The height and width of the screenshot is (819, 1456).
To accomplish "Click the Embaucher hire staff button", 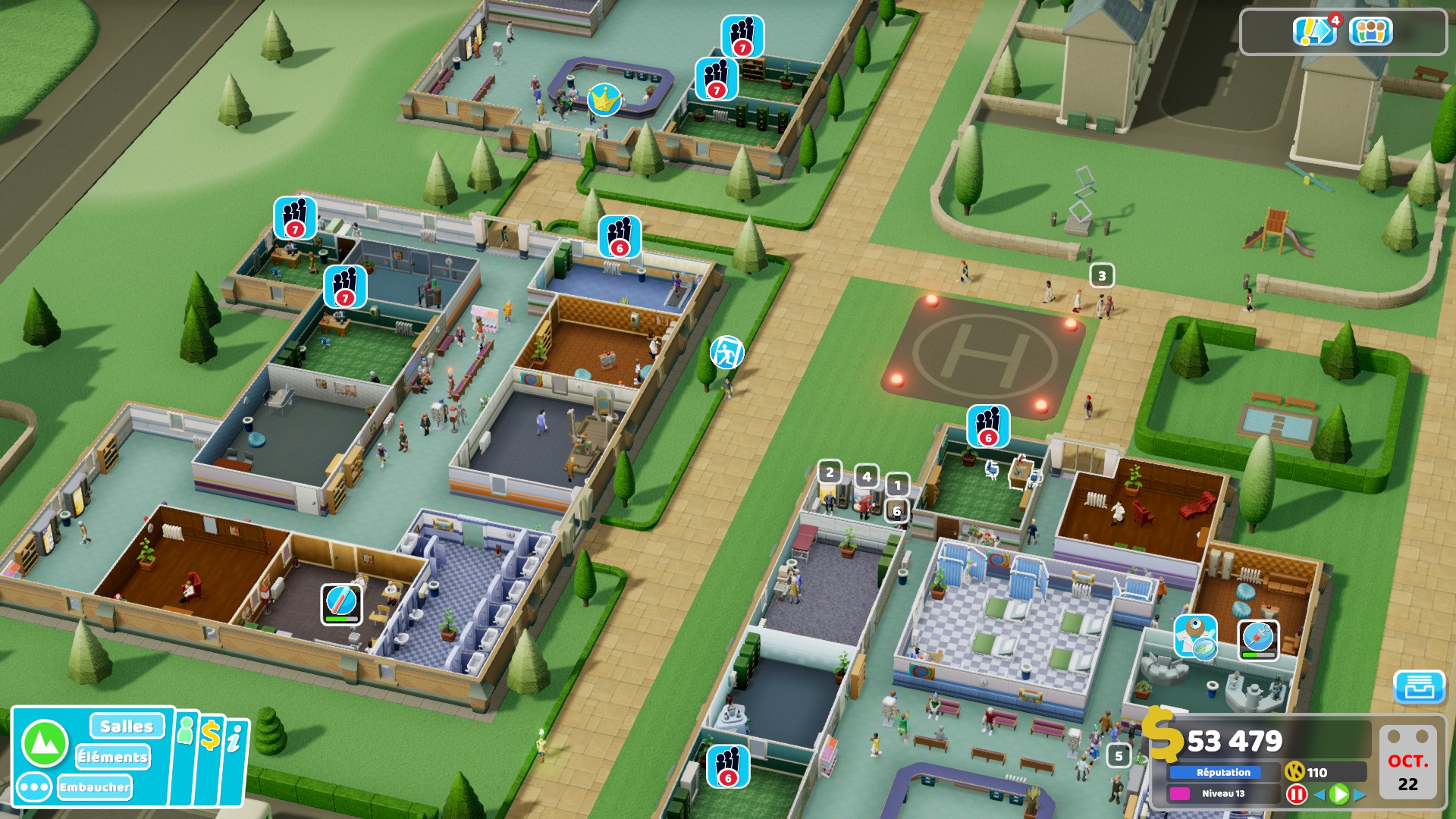I will [95, 787].
